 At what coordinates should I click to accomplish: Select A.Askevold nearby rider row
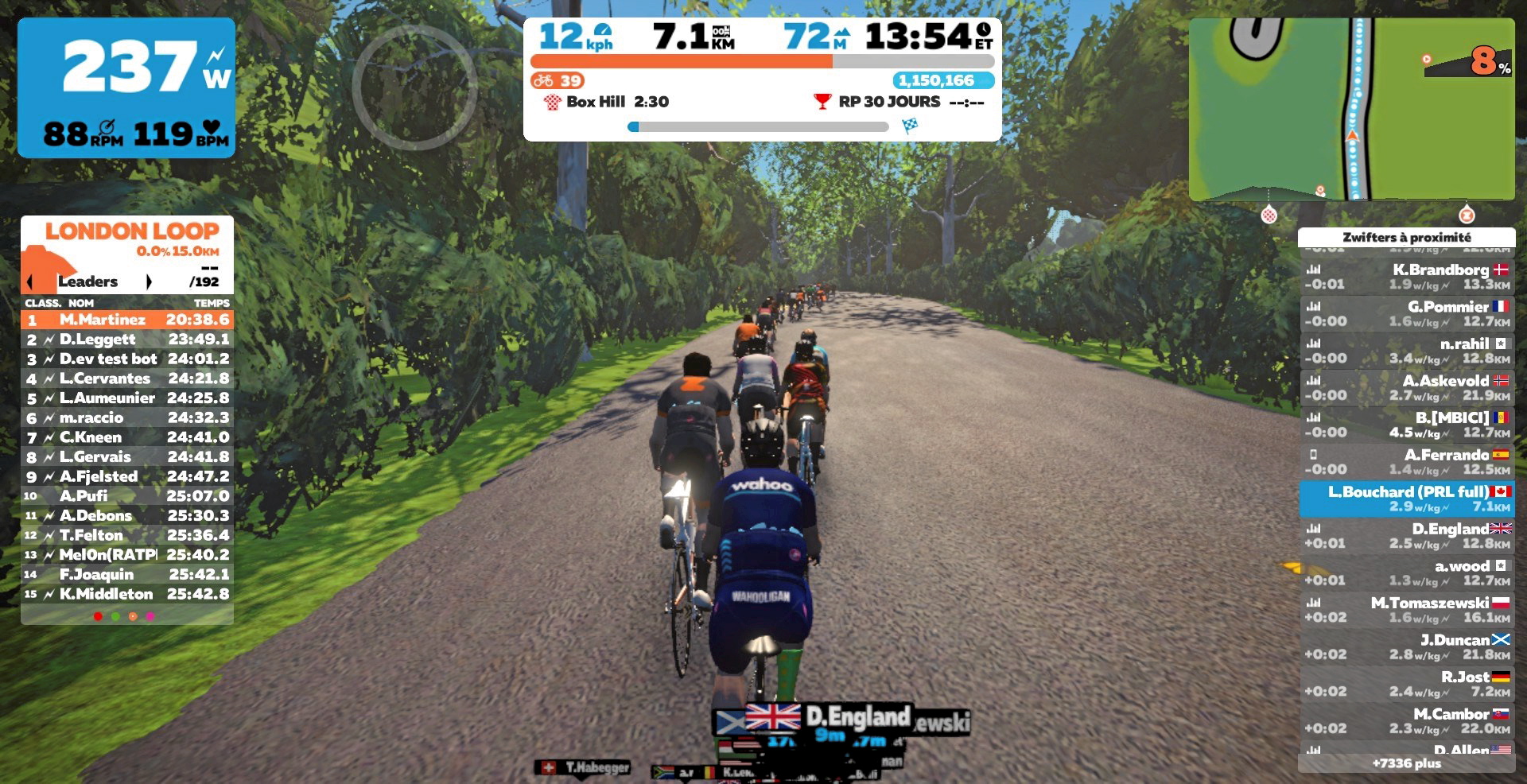coord(1406,388)
